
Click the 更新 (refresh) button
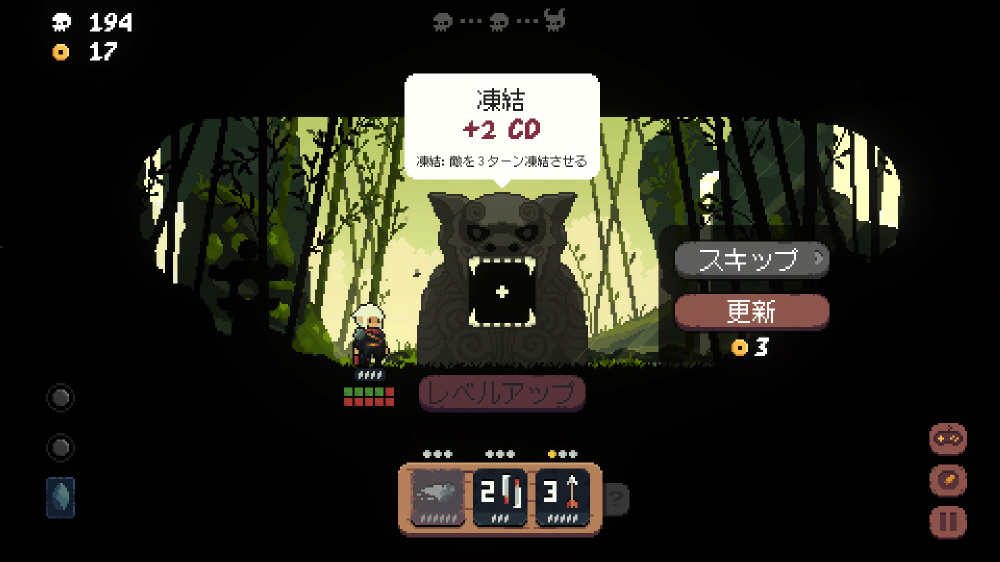tap(751, 311)
